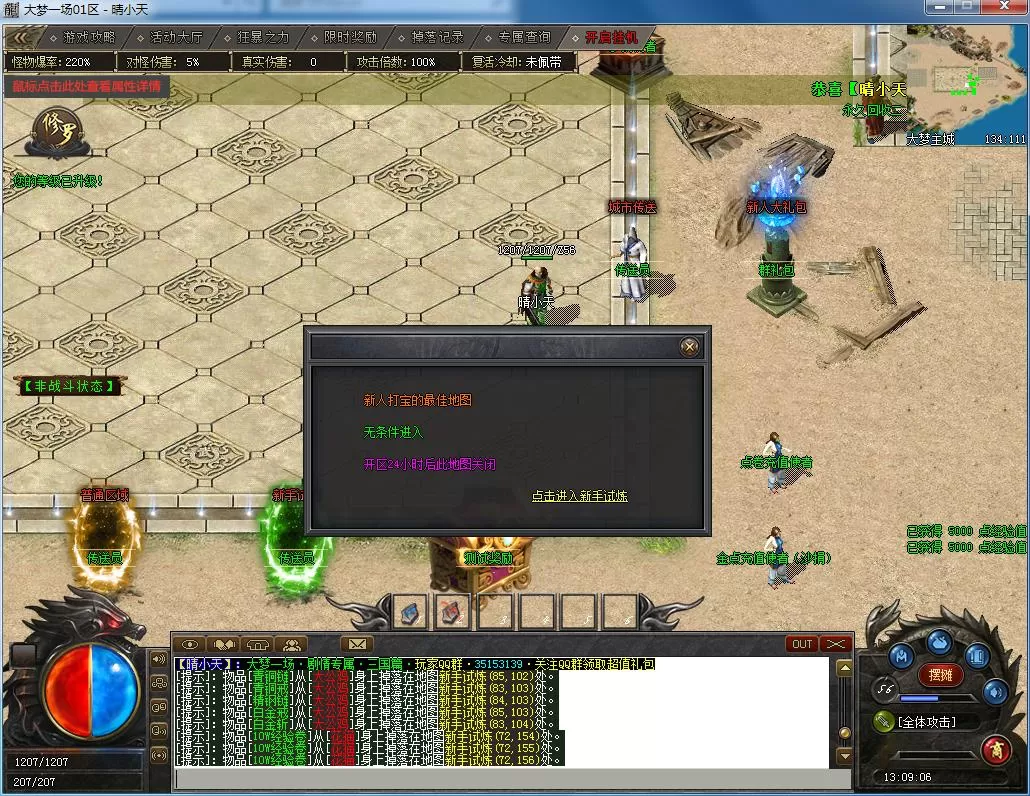Open the mail envelope icon
Viewport: 1030px width, 796px height.
pyautogui.click(x=357, y=644)
